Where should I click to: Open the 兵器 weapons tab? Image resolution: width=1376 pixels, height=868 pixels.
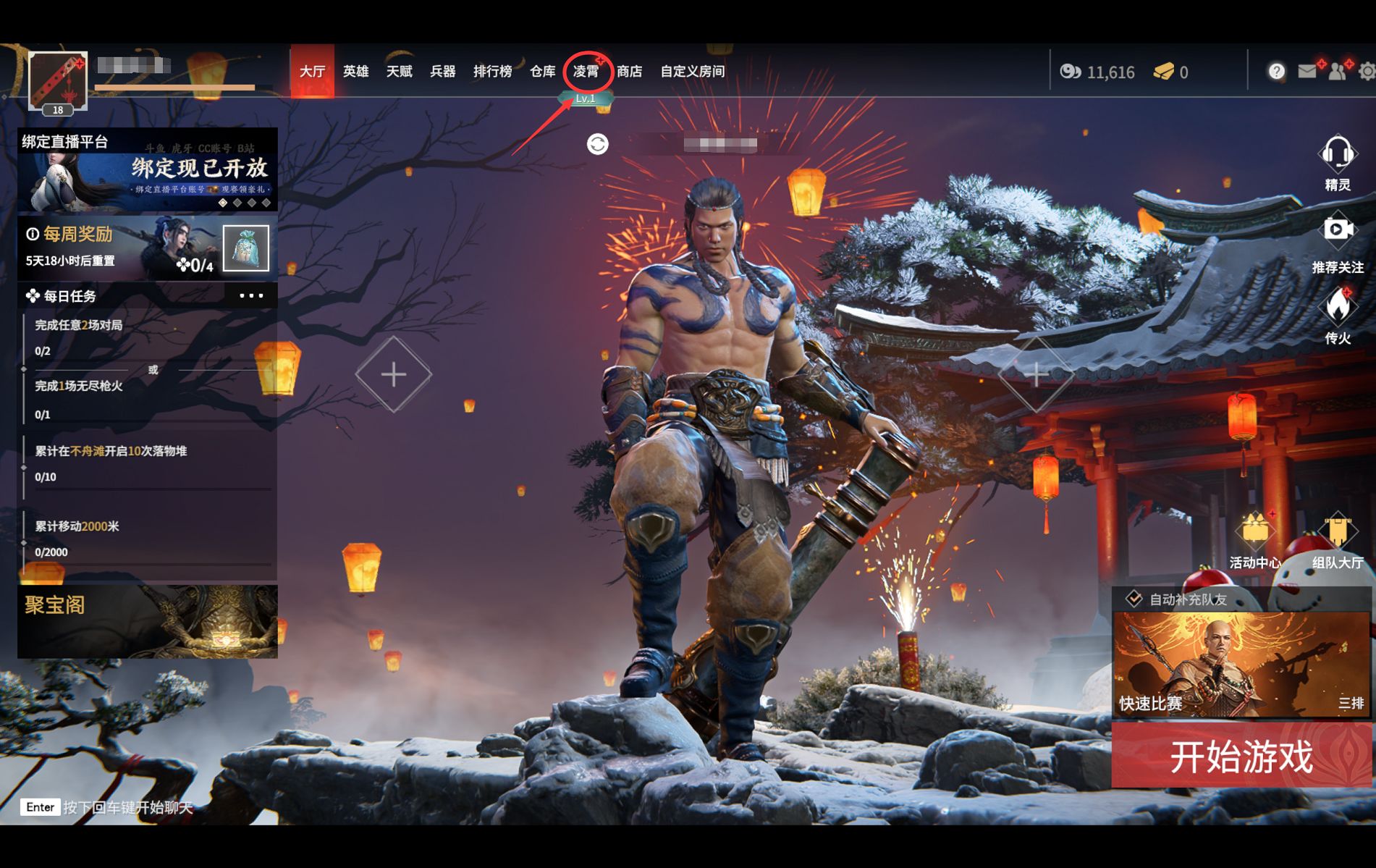442,72
